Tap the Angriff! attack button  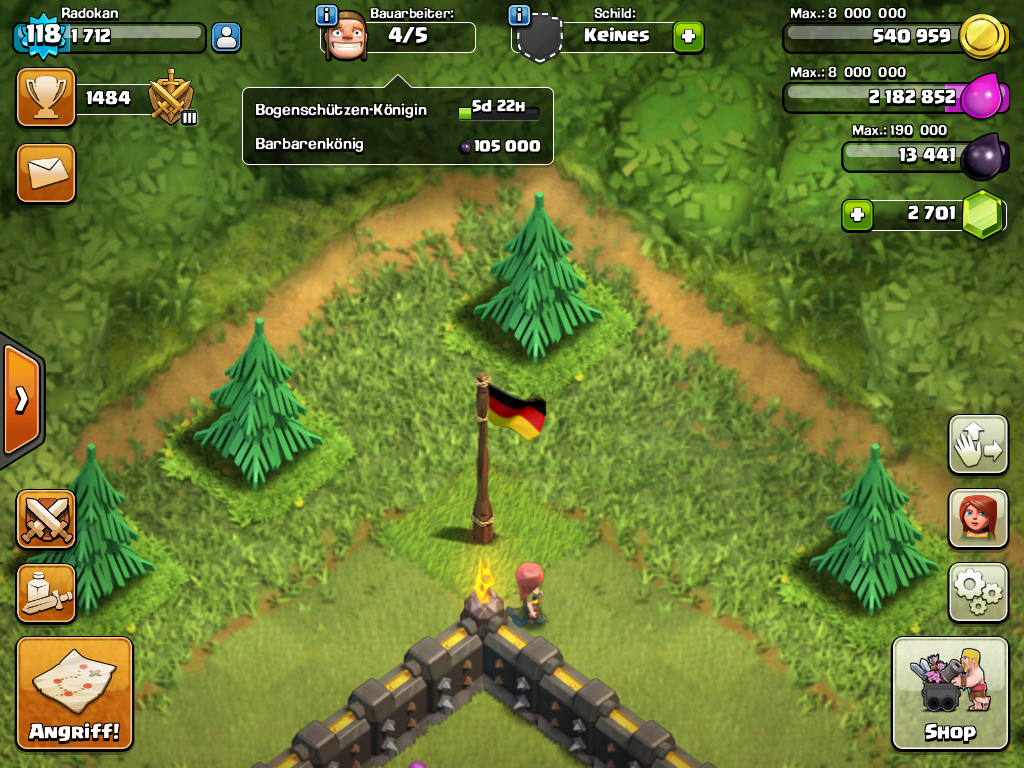[74, 693]
